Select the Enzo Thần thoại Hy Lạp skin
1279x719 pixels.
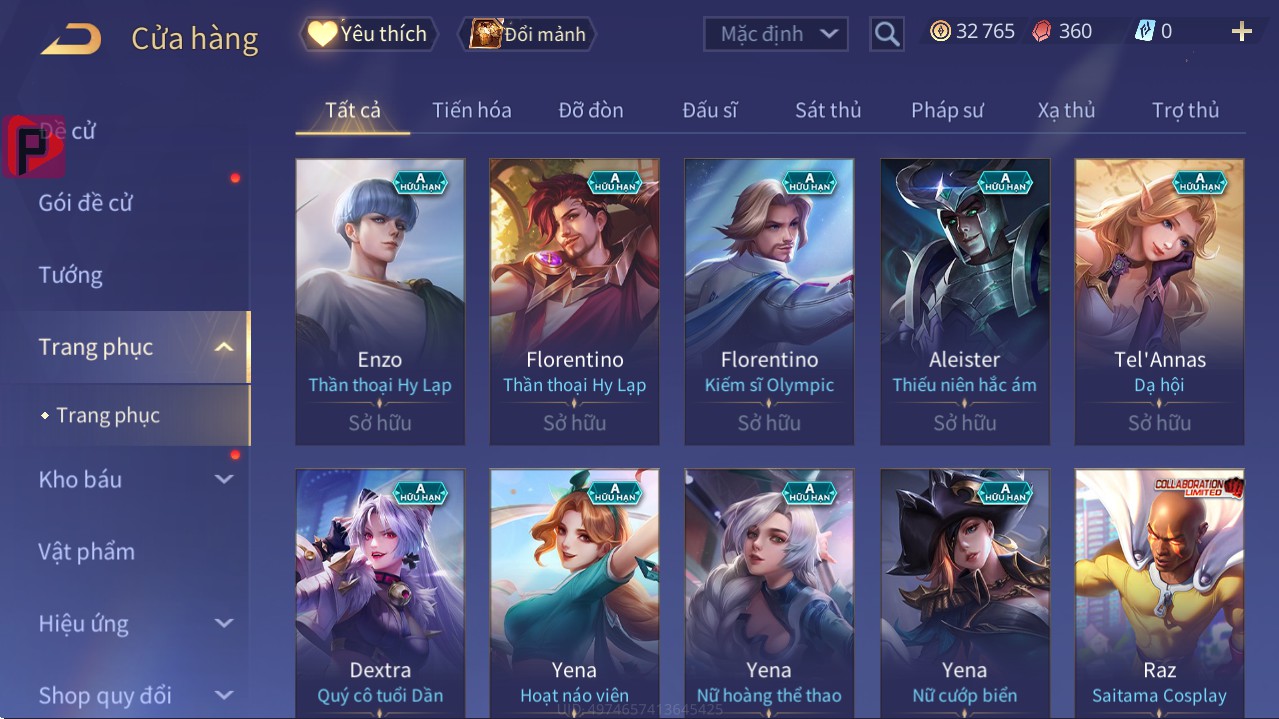pyautogui.click(x=380, y=300)
